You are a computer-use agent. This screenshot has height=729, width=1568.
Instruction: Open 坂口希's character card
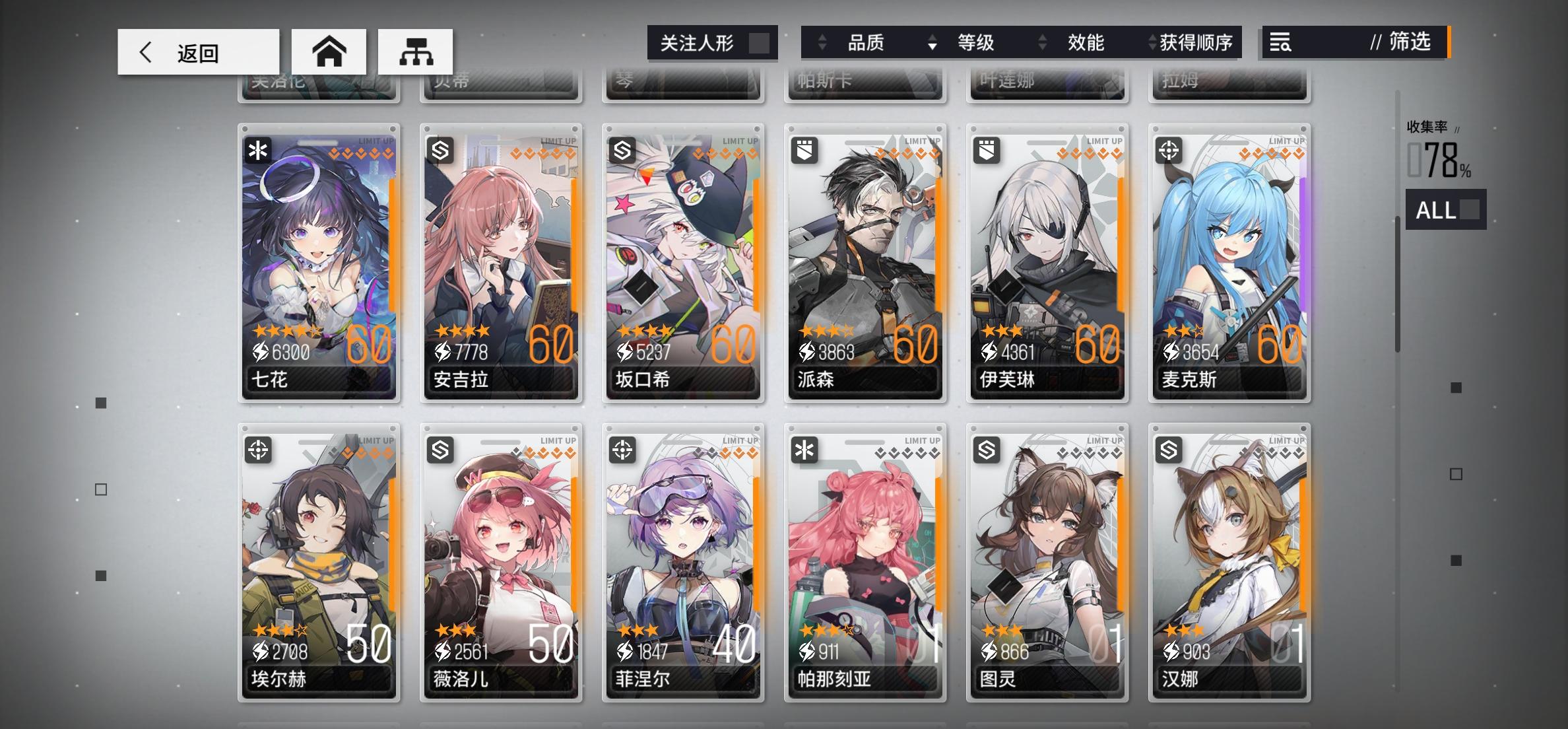point(683,264)
